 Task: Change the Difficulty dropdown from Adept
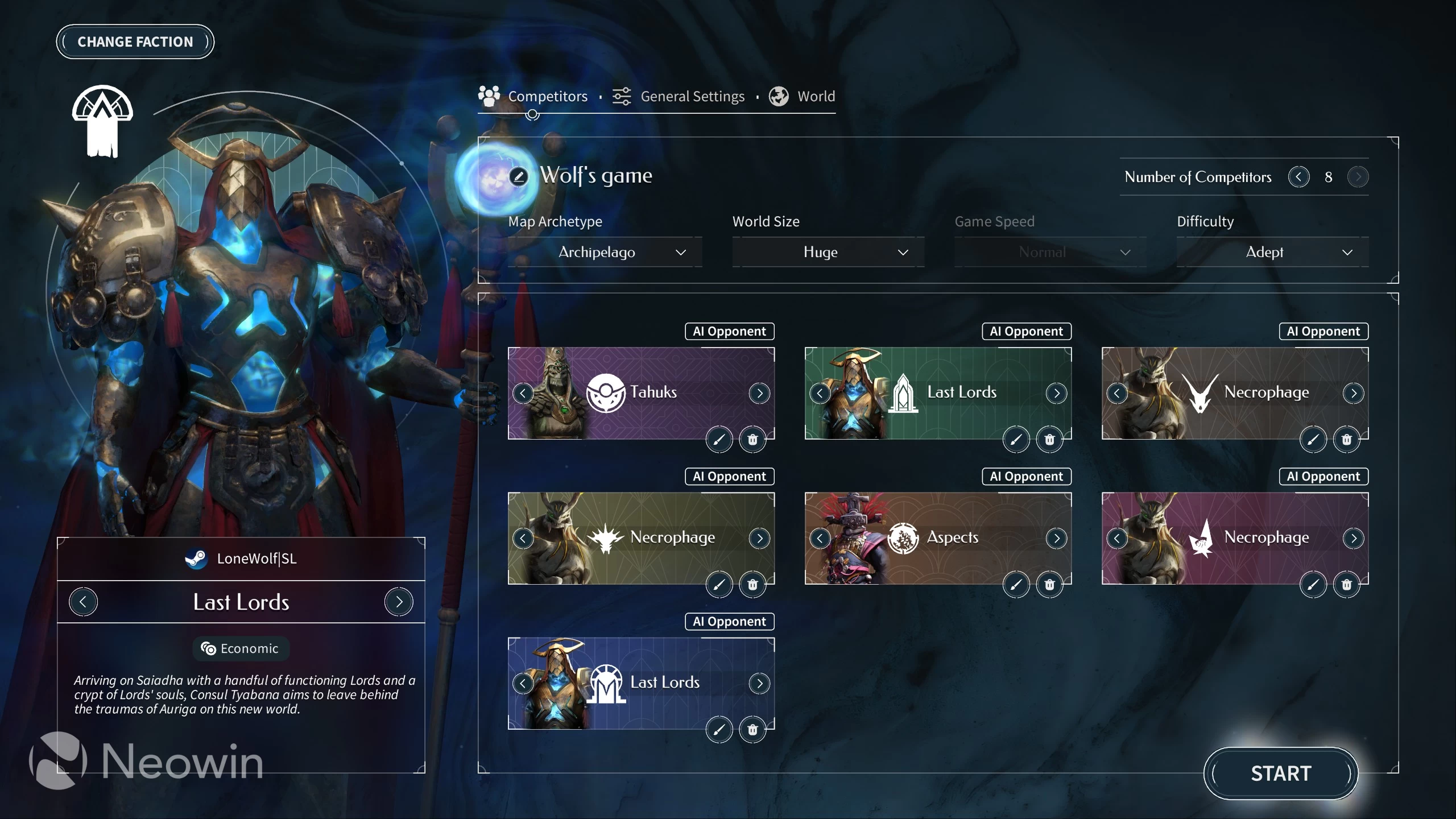tap(1273, 252)
